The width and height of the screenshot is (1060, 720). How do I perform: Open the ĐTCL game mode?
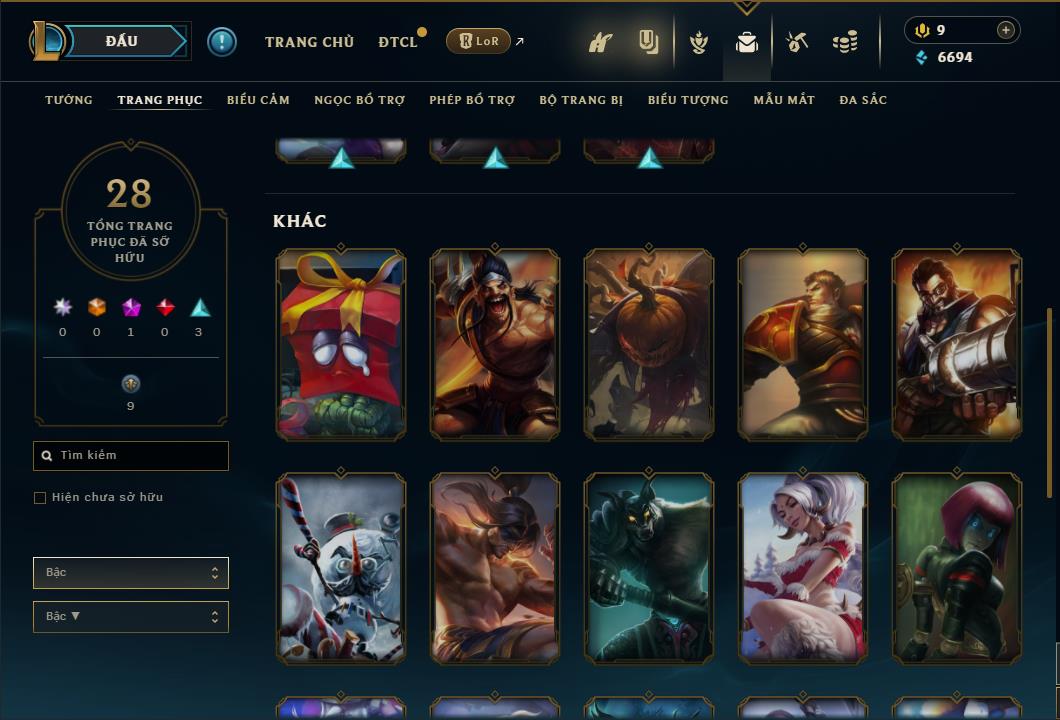click(x=397, y=42)
